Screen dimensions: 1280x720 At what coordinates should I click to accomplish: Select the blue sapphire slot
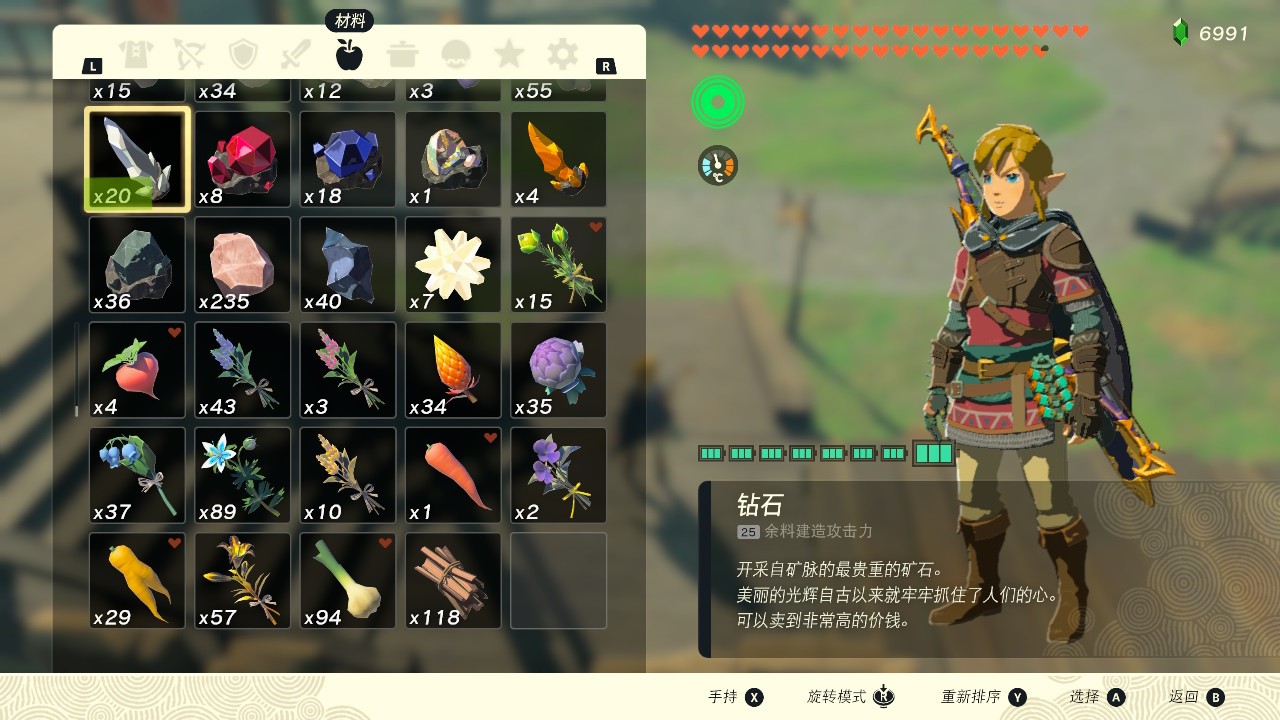[348, 159]
